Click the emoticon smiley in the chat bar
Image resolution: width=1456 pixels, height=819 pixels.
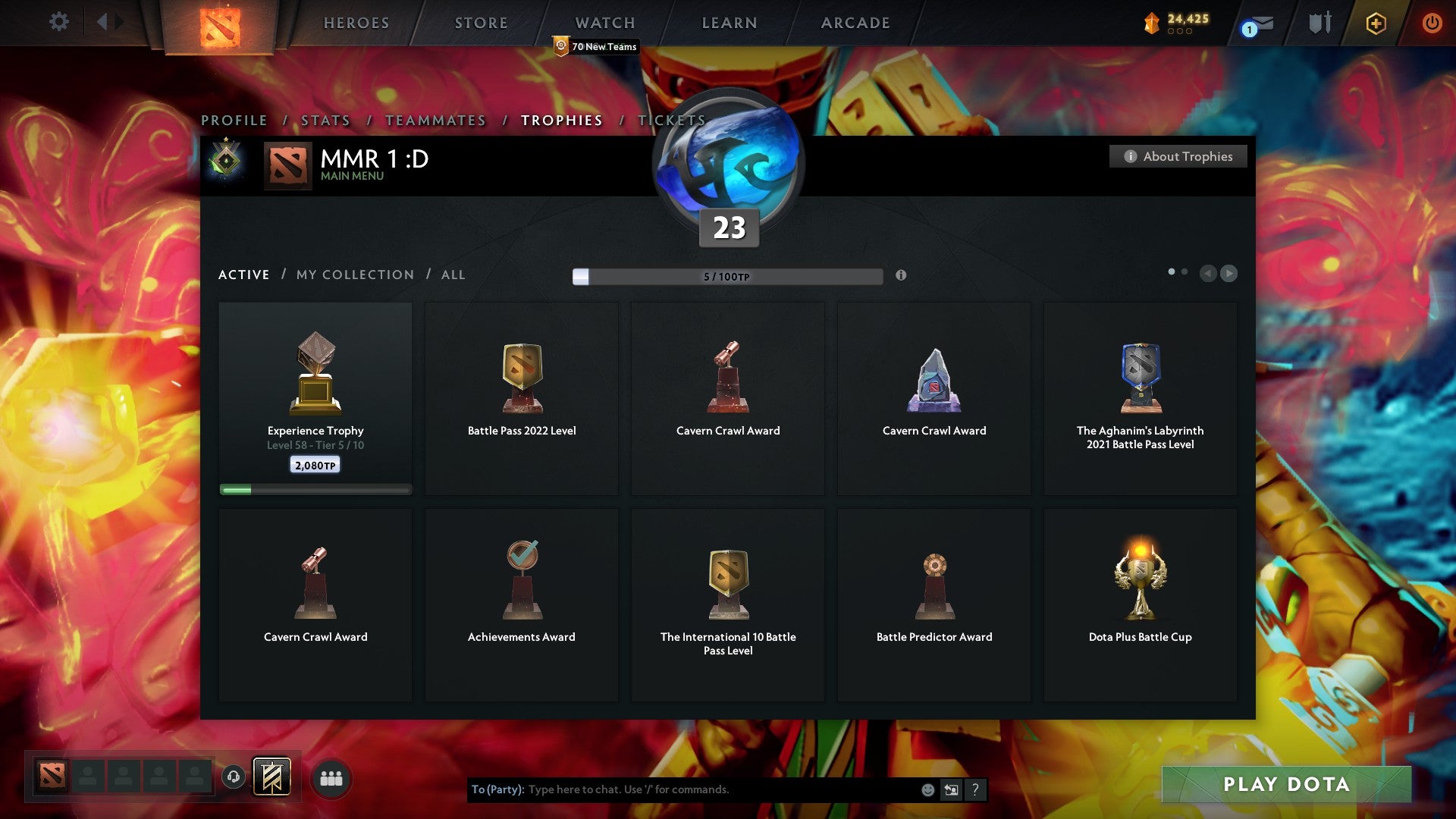point(927,789)
